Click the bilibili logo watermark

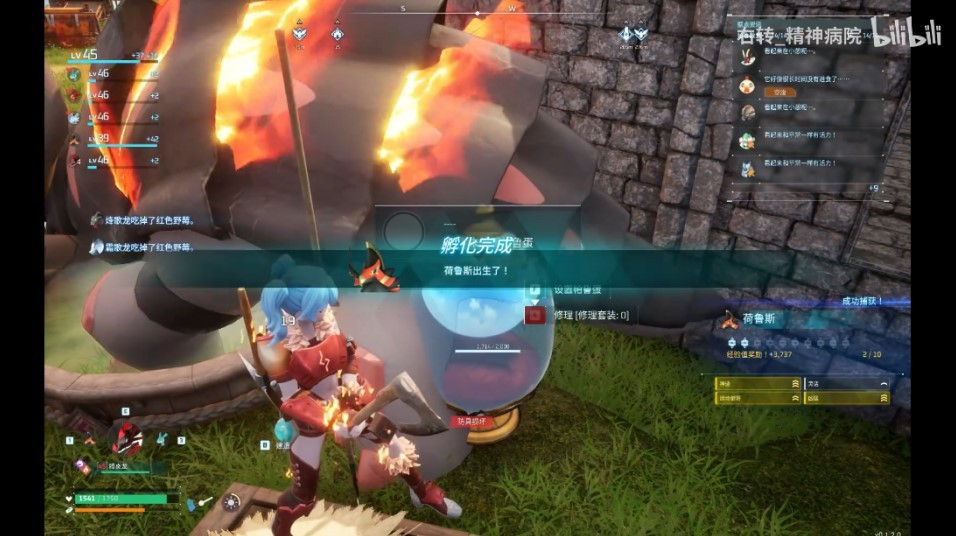(x=905, y=32)
